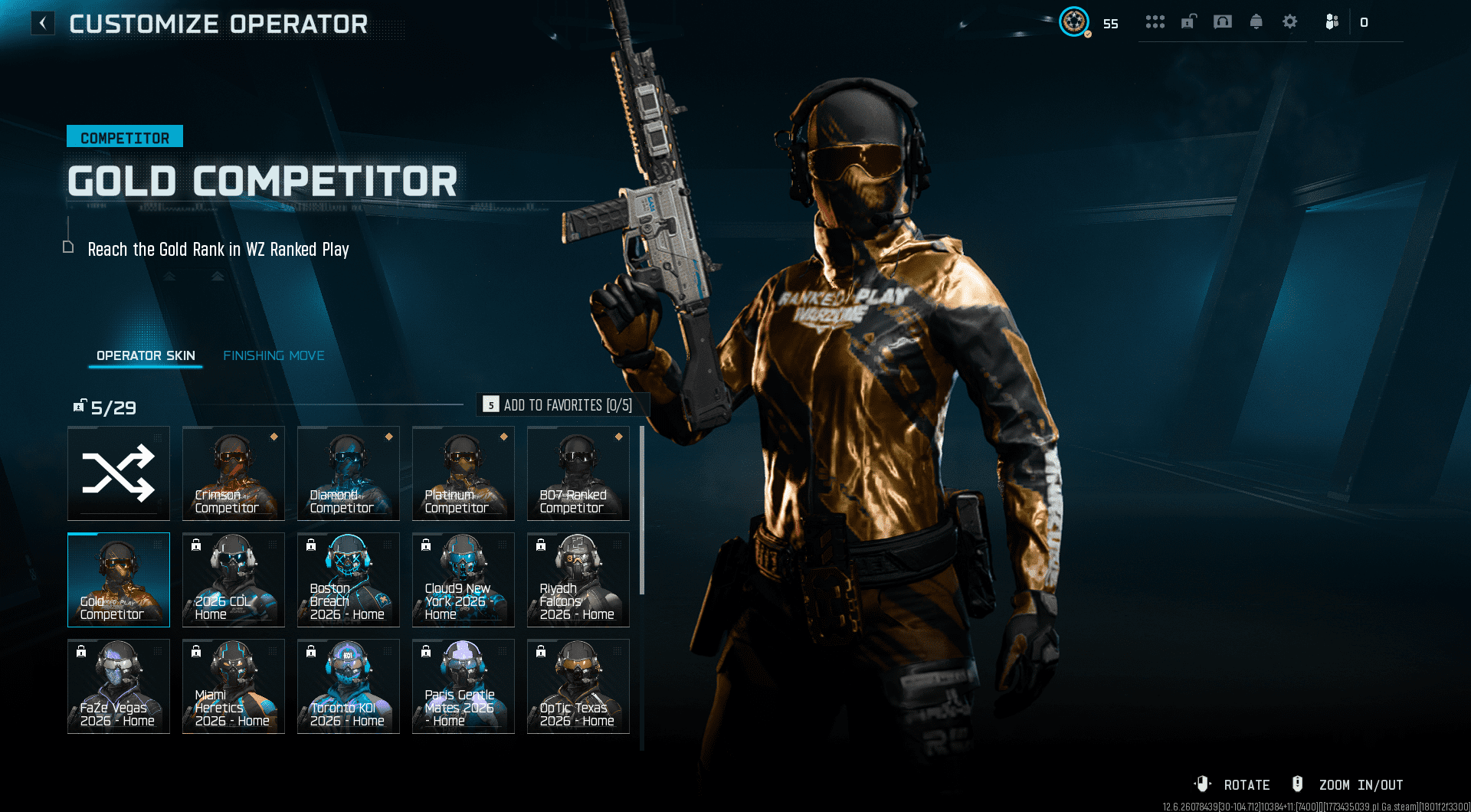Click the Cloud9 New York 2026 skin

(464, 579)
